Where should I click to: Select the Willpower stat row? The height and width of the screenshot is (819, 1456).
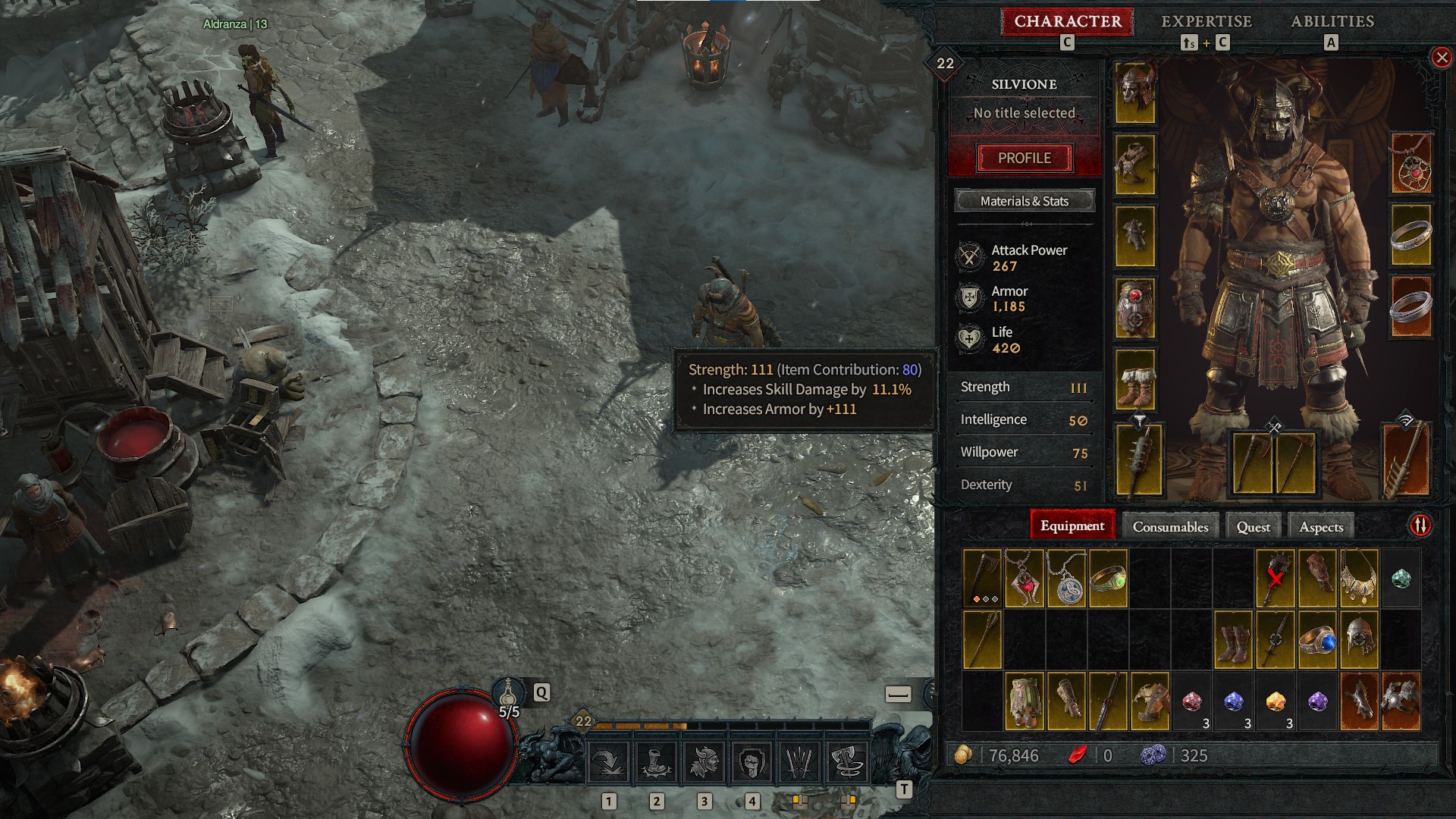click(x=1022, y=453)
